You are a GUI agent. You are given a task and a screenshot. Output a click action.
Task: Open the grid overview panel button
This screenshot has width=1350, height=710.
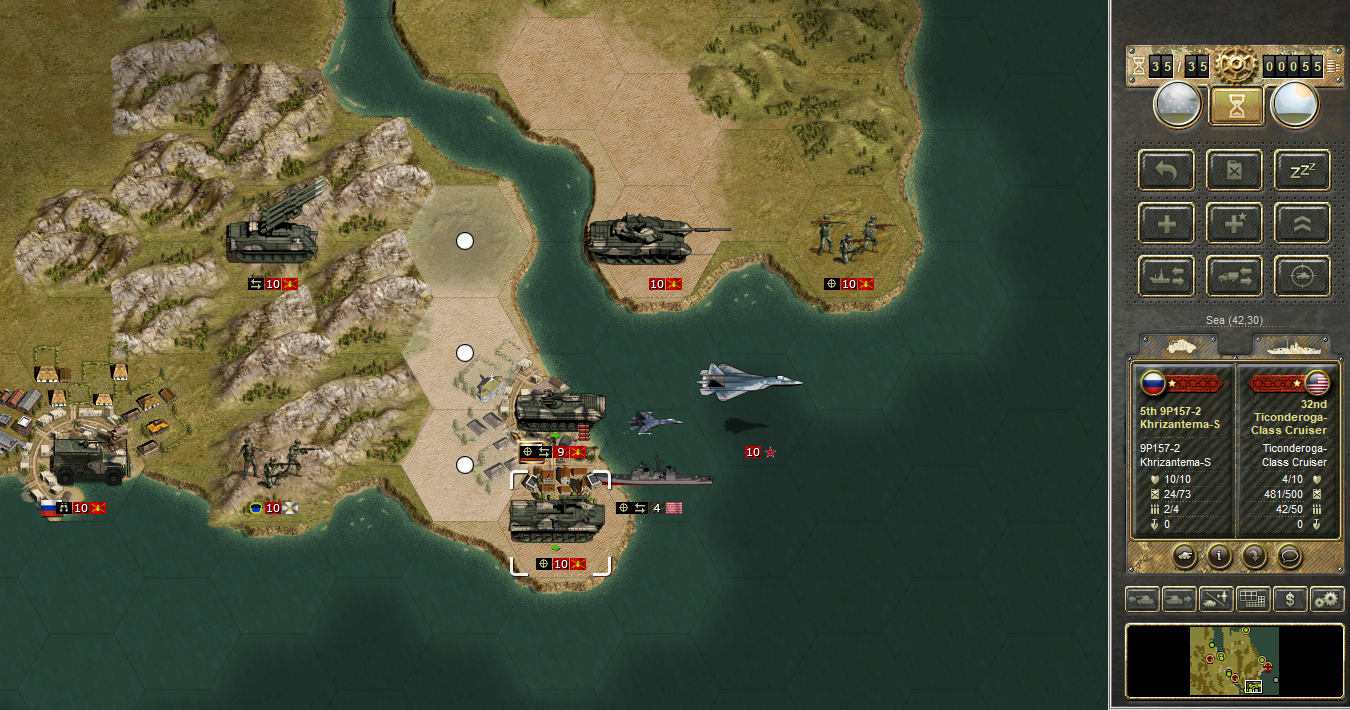coord(1253,600)
